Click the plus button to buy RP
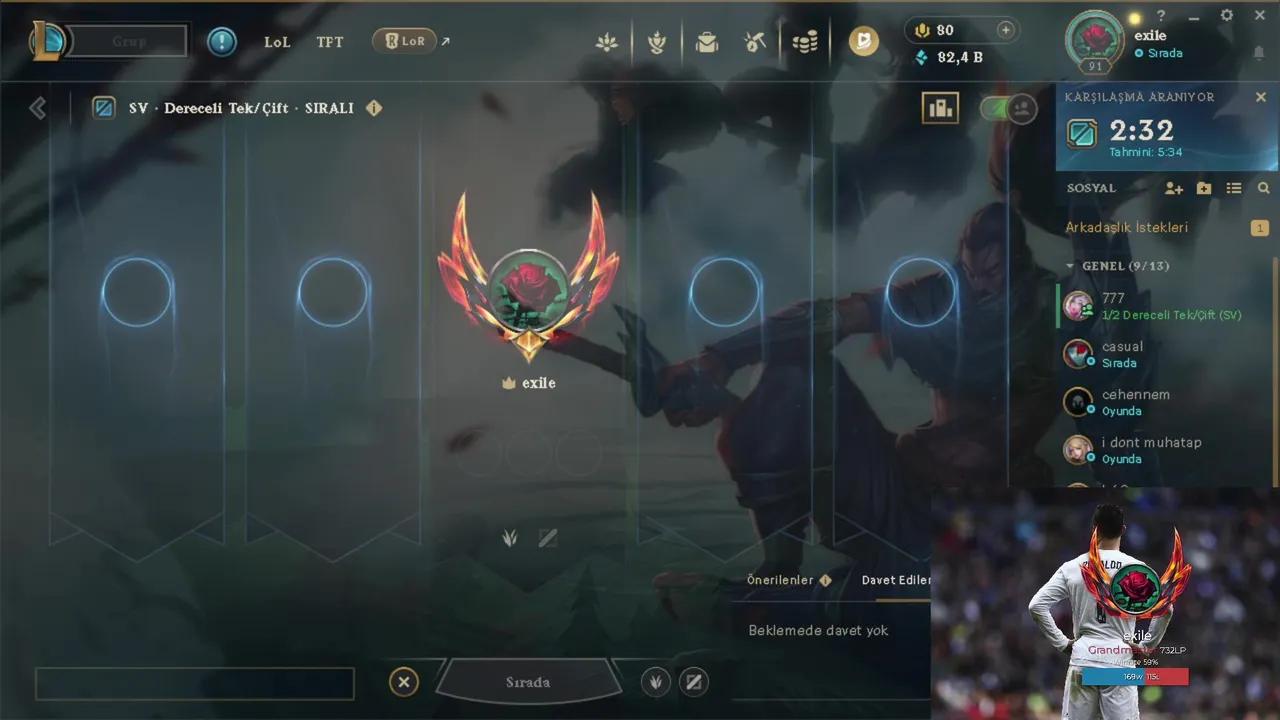The width and height of the screenshot is (1280, 720). coord(1005,30)
